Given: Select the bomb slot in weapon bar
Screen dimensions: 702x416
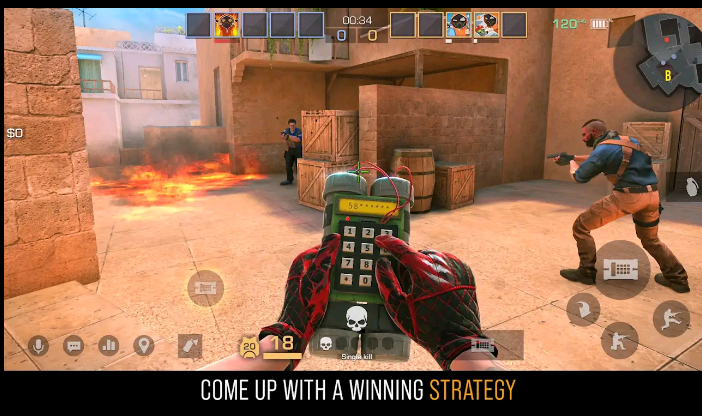Looking at the screenshot, I should (x=483, y=345).
